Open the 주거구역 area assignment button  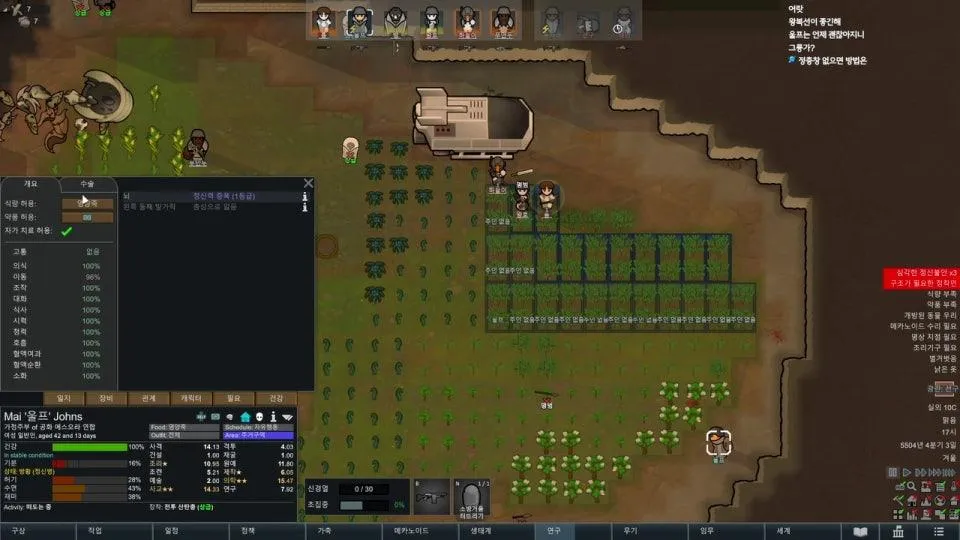(x=259, y=436)
